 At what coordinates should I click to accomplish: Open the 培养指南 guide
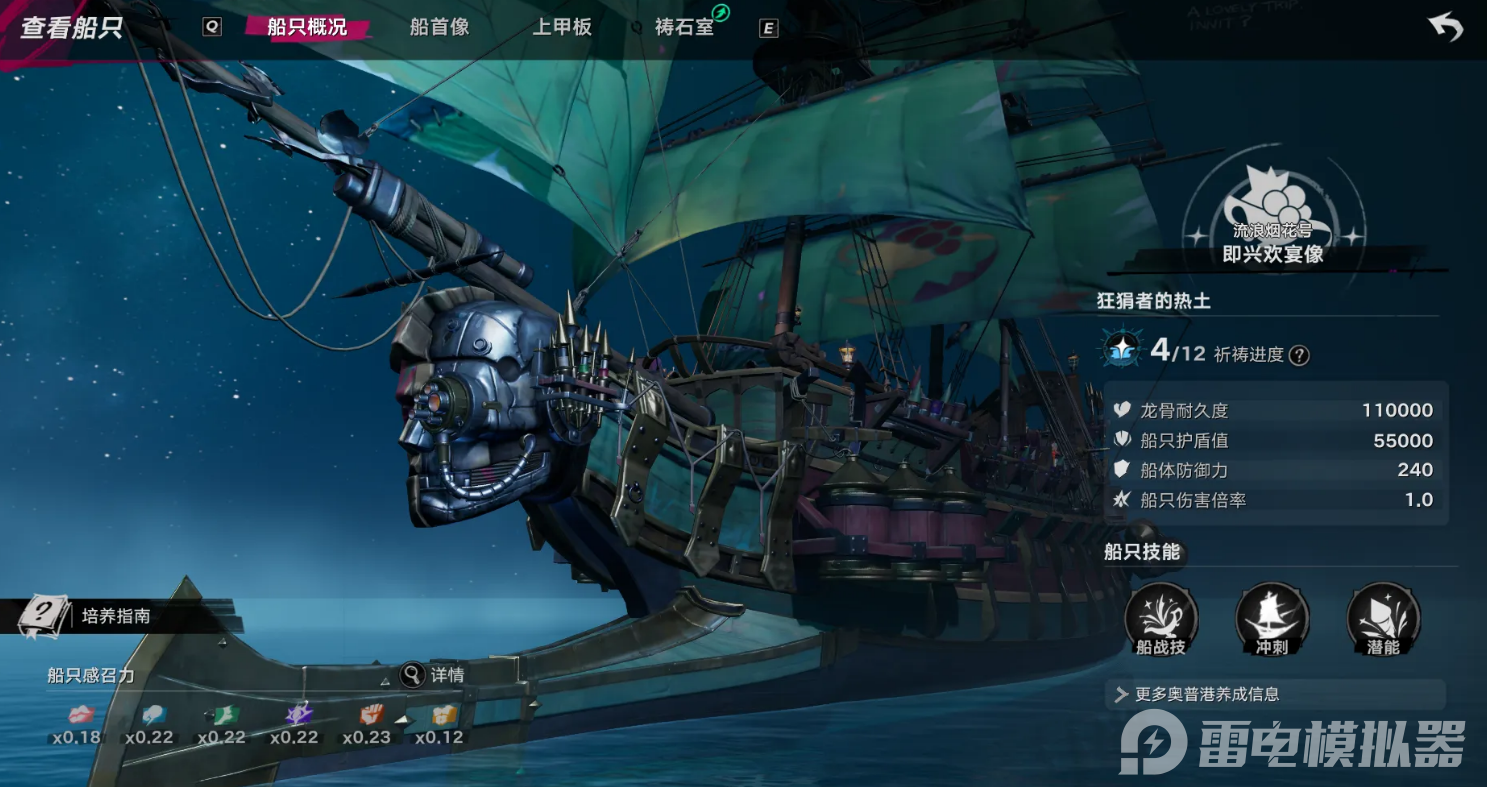115,616
